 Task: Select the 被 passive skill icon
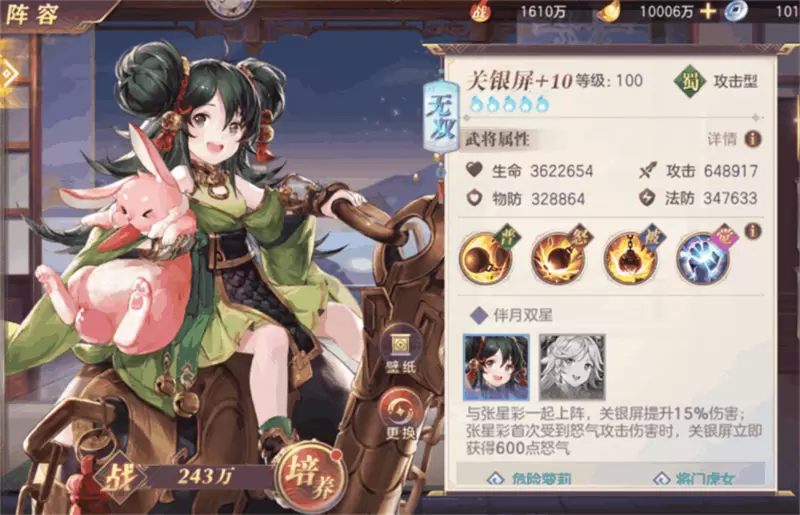[630, 256]
